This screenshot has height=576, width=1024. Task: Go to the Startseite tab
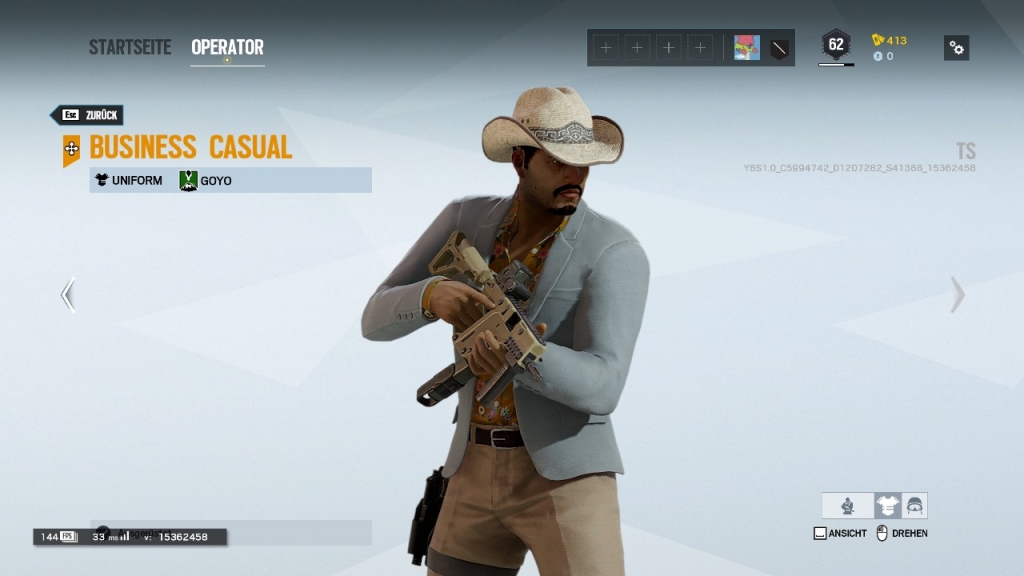130,47
